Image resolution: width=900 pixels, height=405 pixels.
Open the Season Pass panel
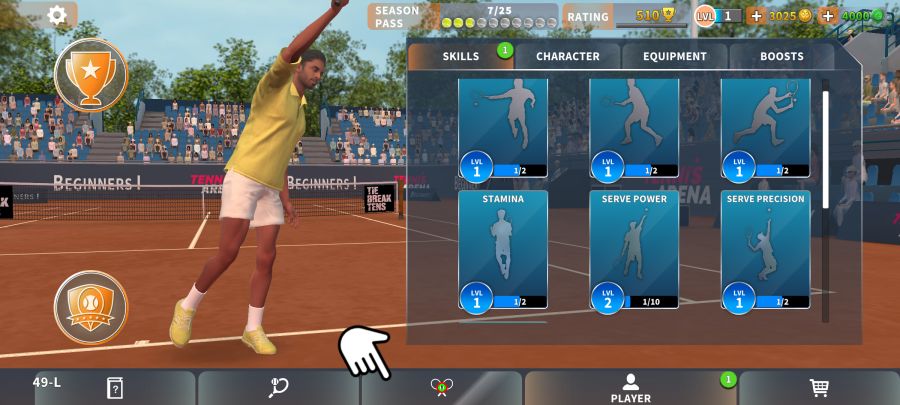(462, 16)
